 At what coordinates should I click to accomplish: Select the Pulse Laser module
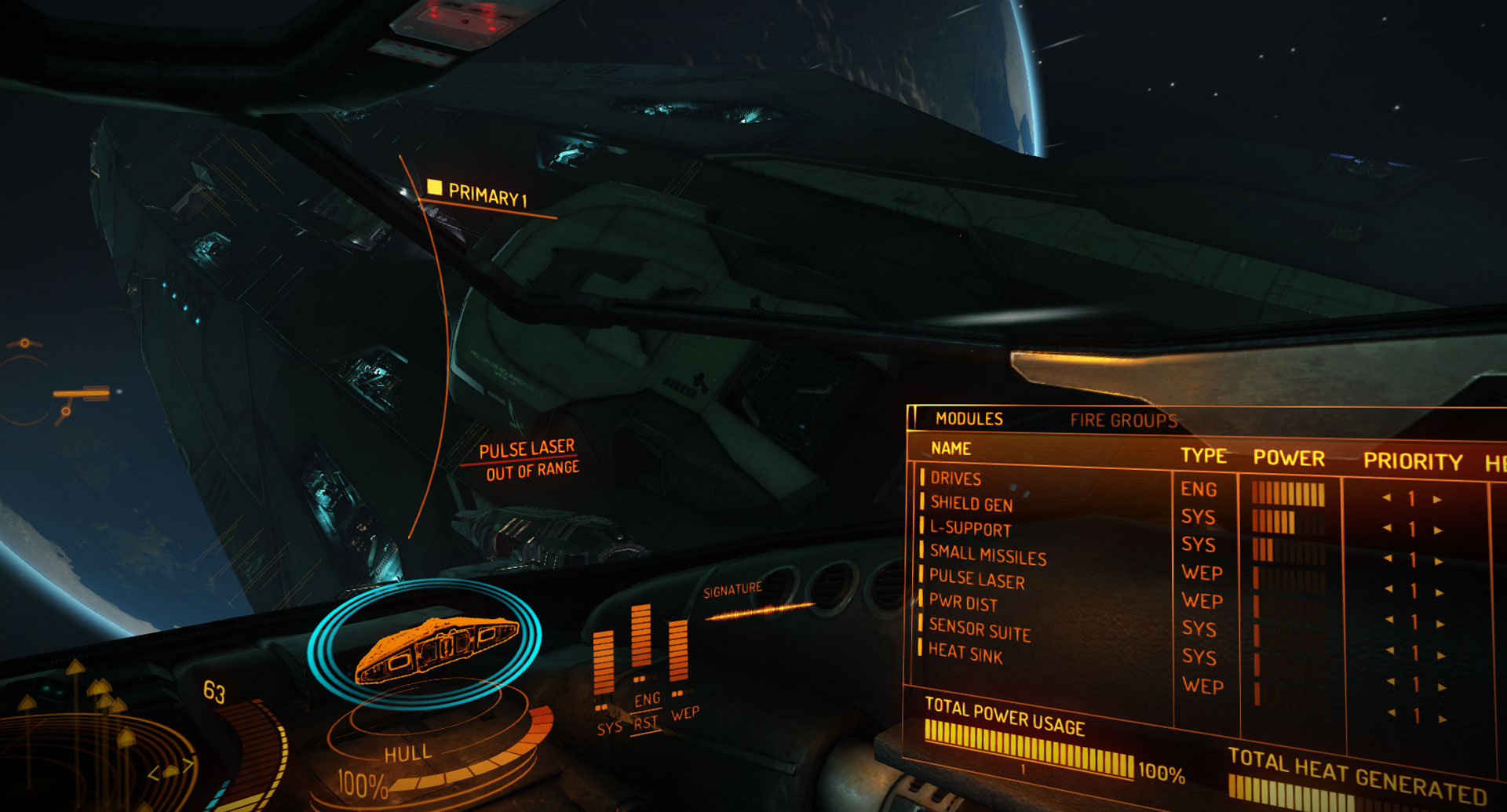pos(976,579)
